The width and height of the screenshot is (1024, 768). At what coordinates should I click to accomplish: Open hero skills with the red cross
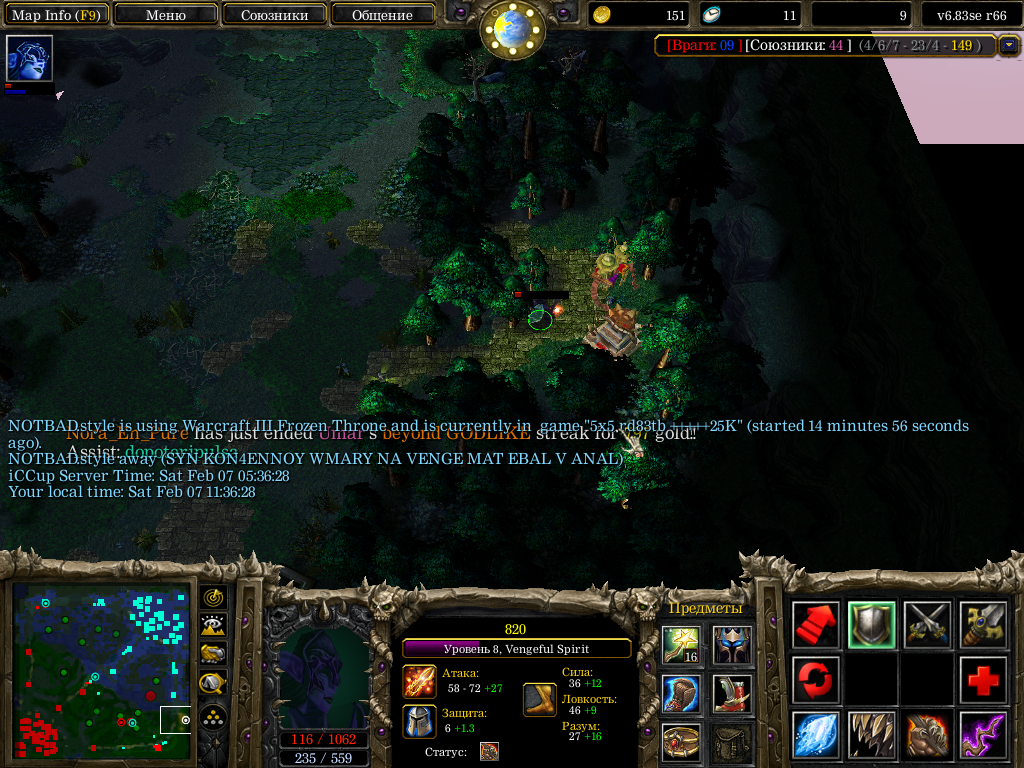coord(984,680)
